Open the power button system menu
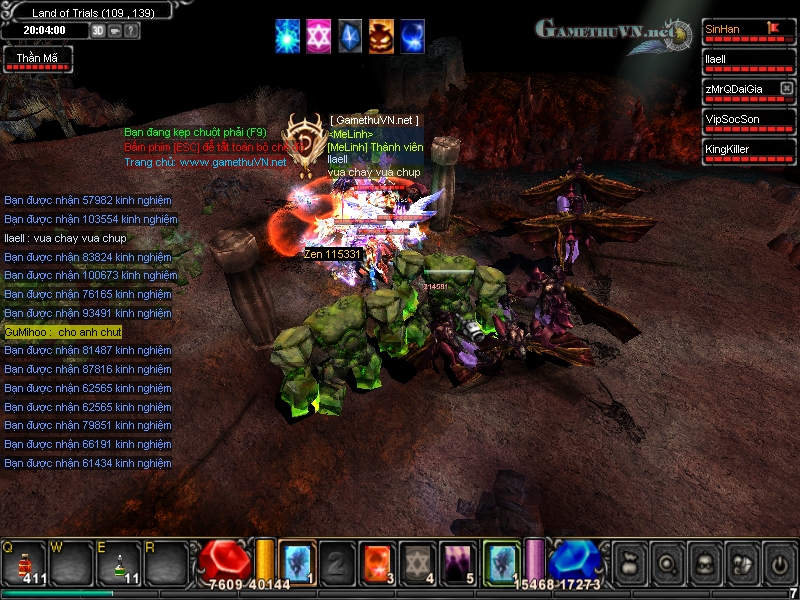The height and width of the screenshot is (600, 800). click(x=777, y=562)
